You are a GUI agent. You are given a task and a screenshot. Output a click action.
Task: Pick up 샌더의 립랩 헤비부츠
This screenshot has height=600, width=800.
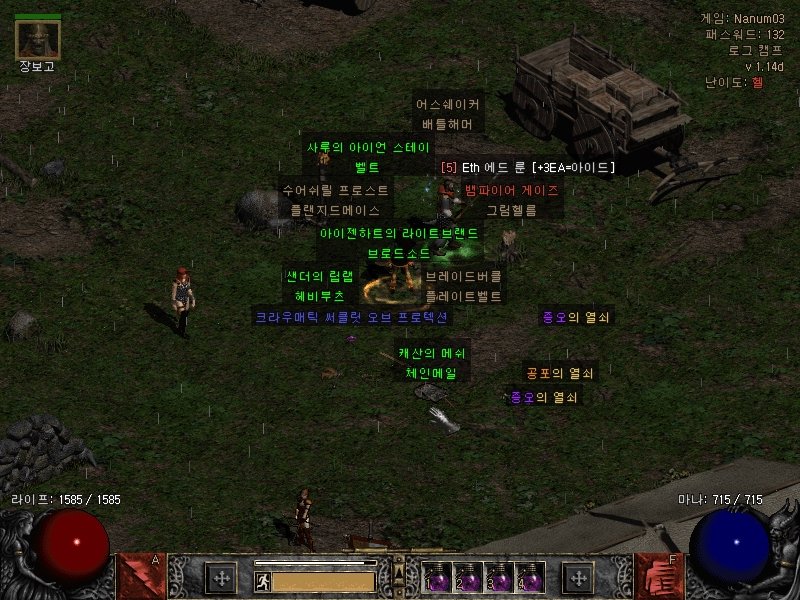click(x=319, y=286)
